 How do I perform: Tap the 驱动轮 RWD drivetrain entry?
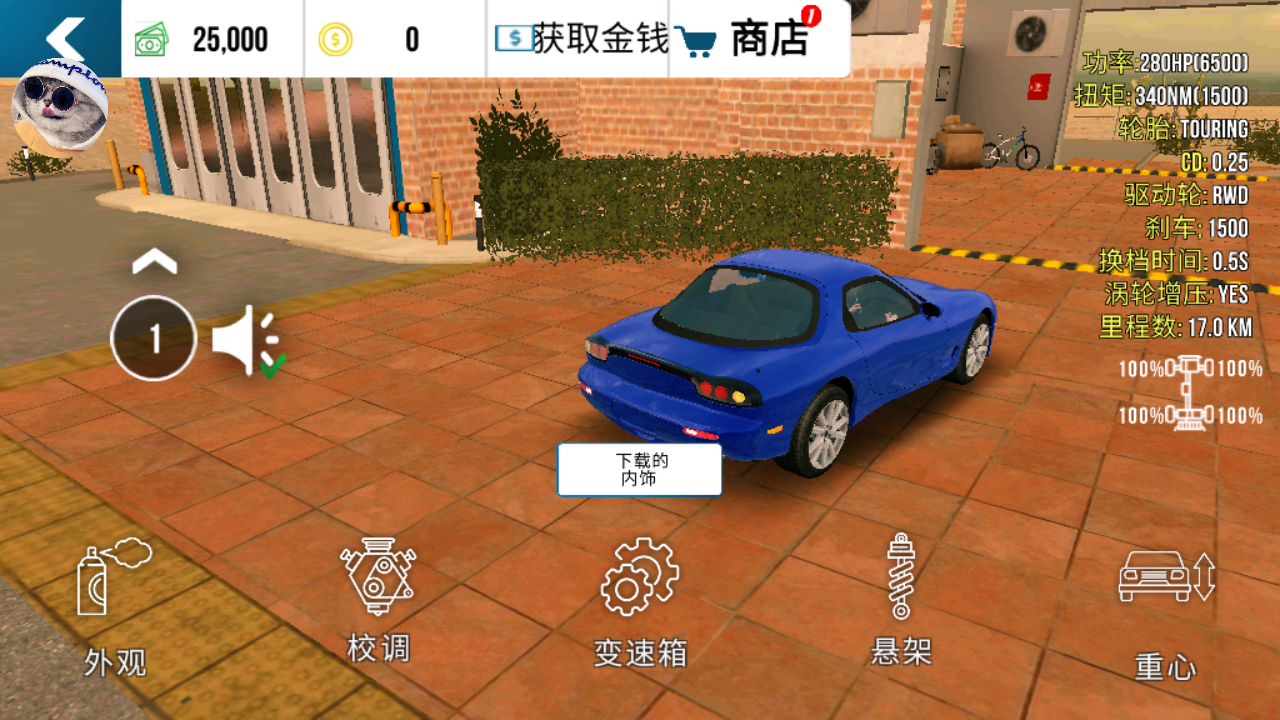click(1183, 196)
